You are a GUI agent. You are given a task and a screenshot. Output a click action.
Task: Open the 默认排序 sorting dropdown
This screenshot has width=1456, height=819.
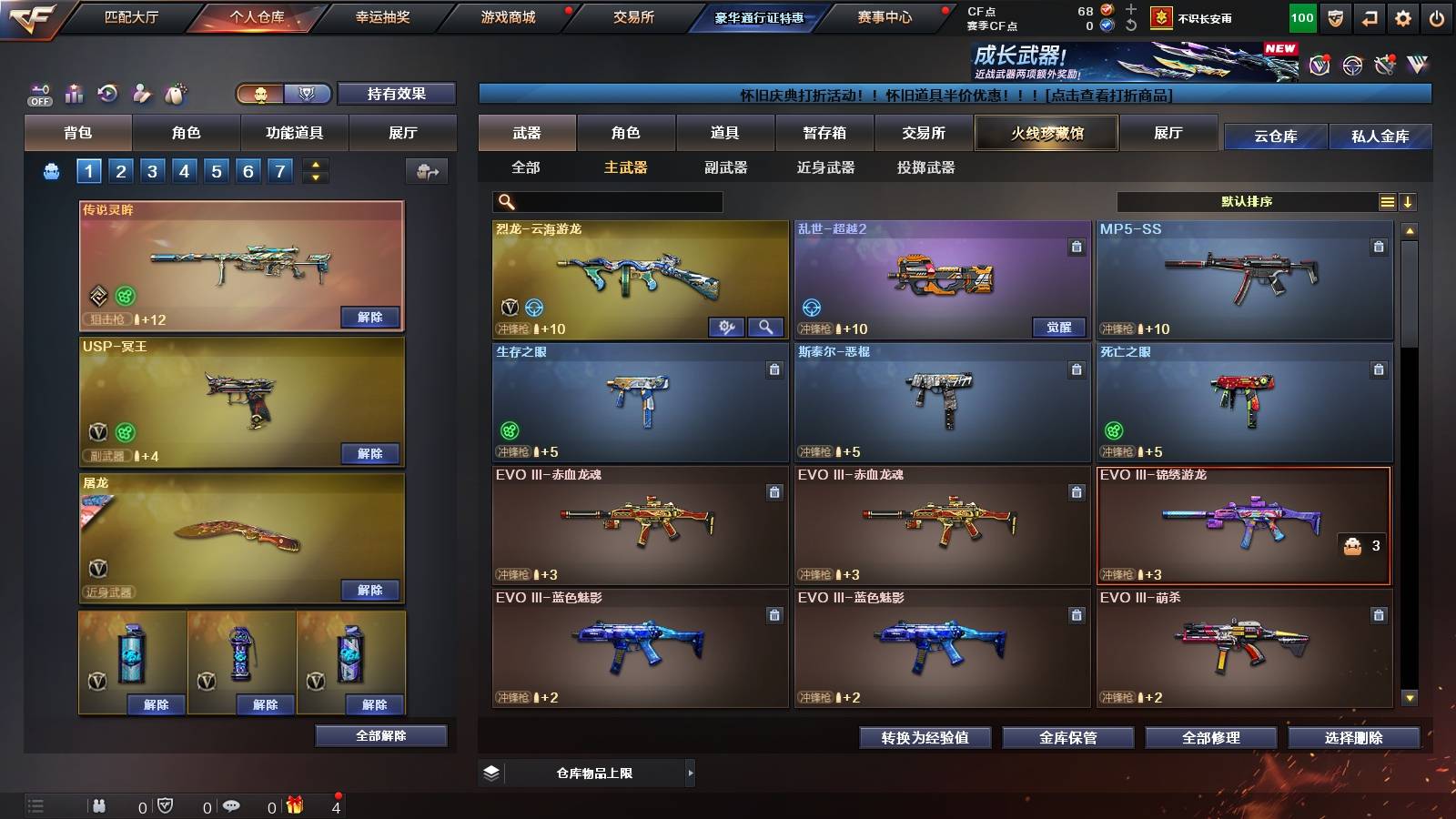[x=1247, y=201]
